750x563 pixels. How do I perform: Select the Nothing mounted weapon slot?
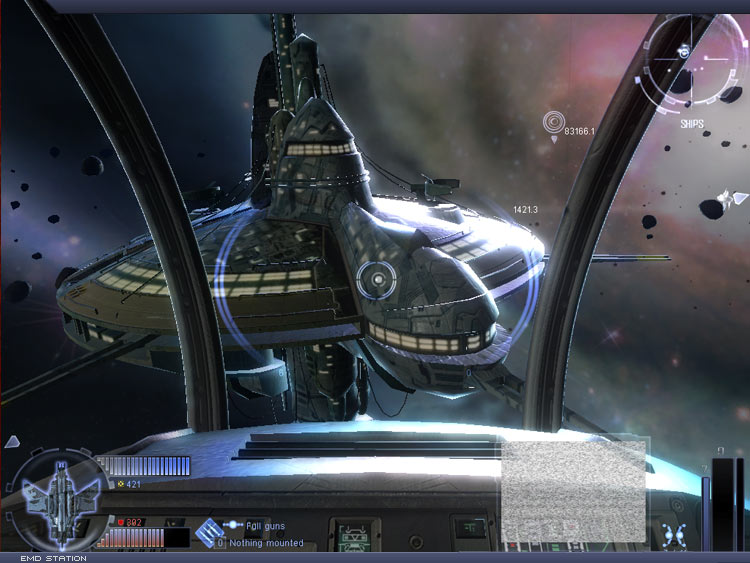[266, 543]
